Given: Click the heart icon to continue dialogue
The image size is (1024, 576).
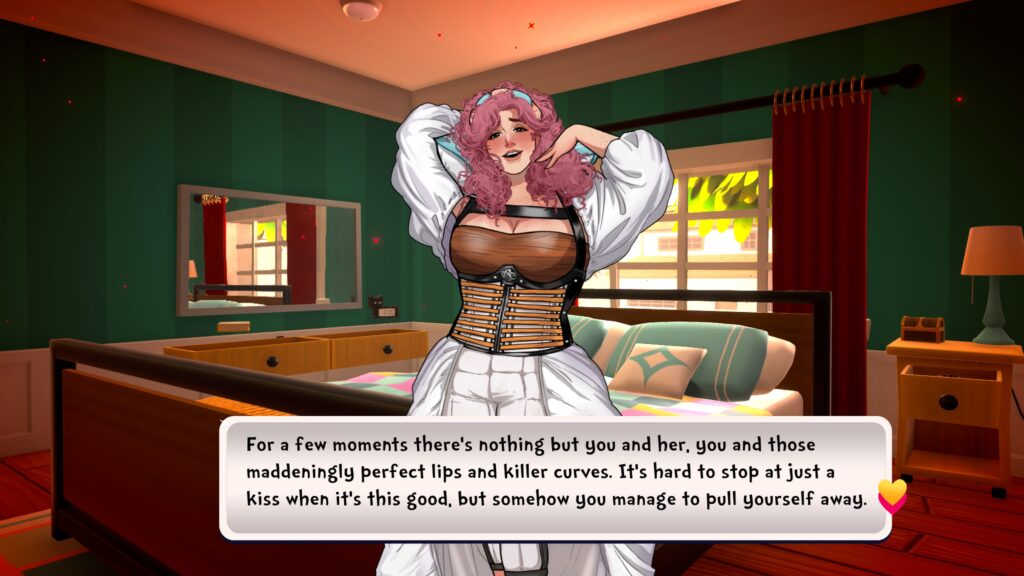Looking at the screenshot, I should click(x=891, y=495).
